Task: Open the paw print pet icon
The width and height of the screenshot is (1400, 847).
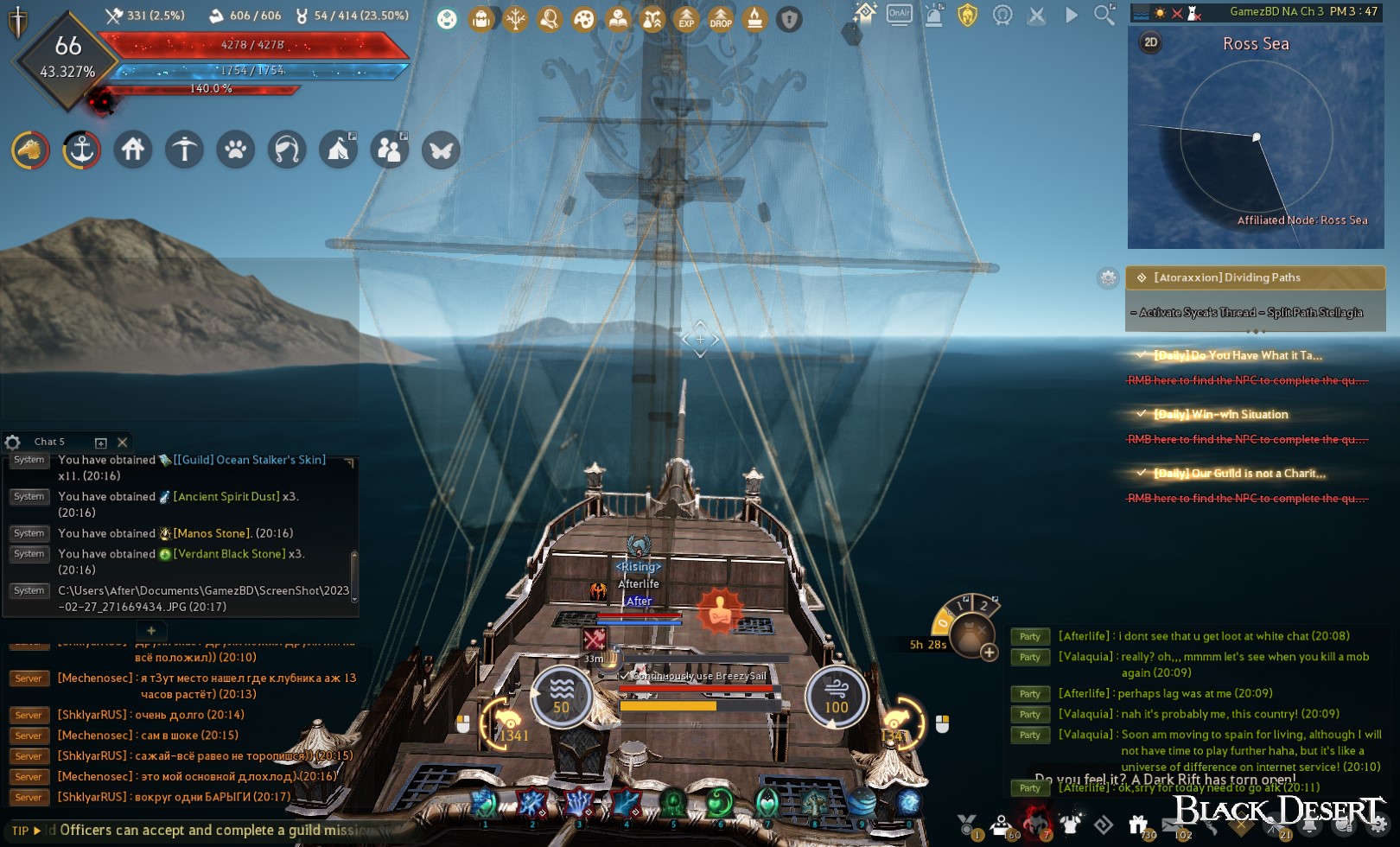Action: tap(236, 150)
